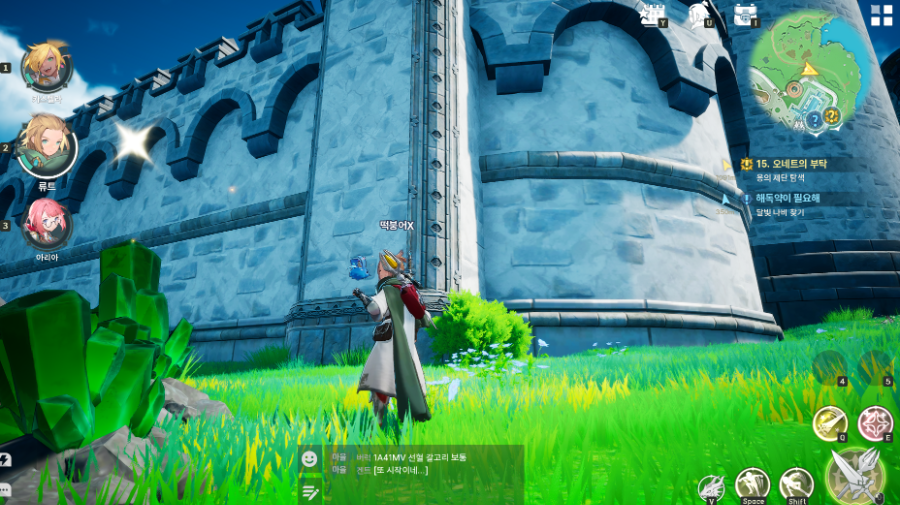This screenshot has width=900, height=505.
Task: Trigger the jump ability icon
Action: click(752, 485)
